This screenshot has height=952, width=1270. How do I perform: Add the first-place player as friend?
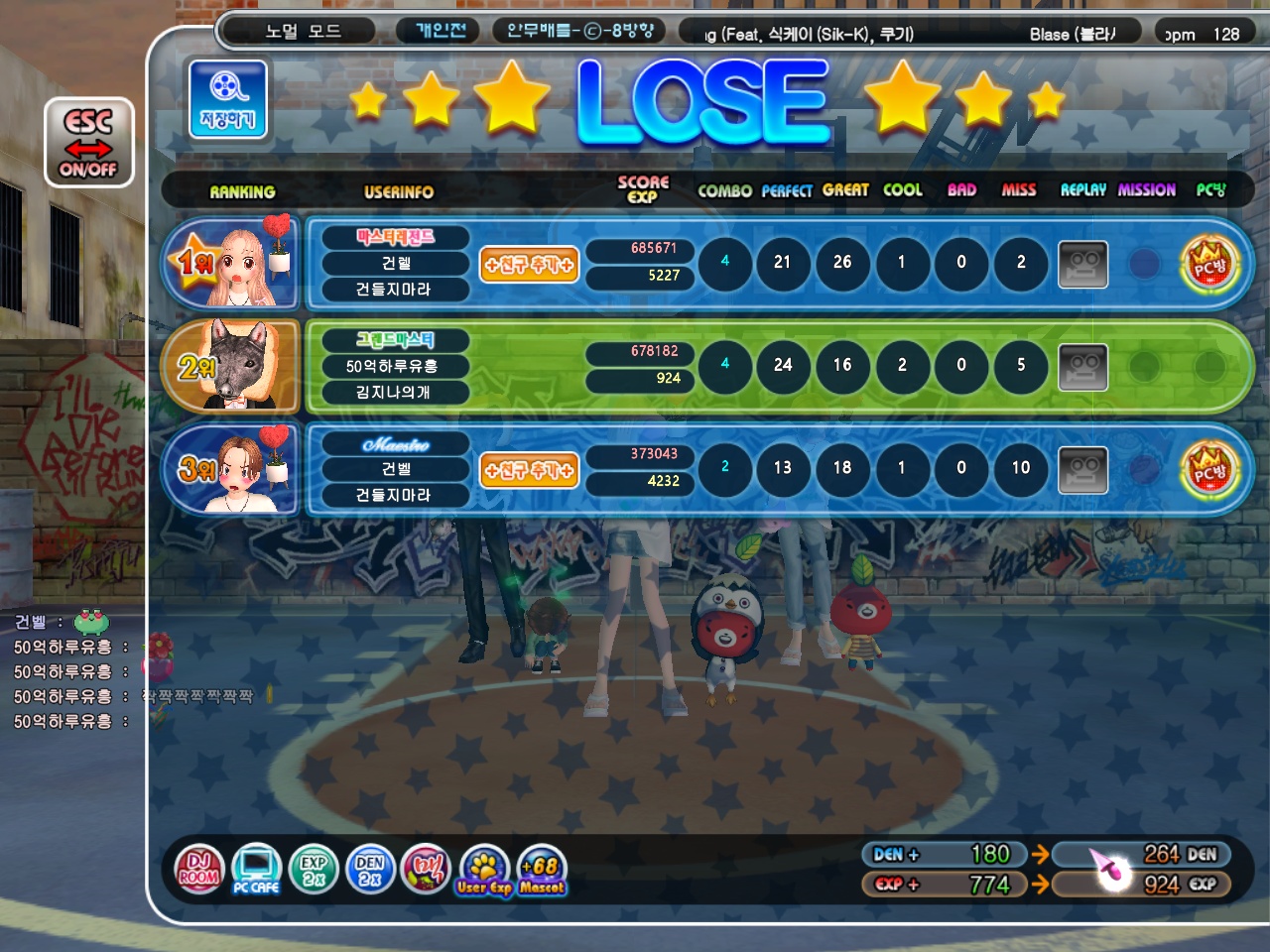[x=529, y=265]
